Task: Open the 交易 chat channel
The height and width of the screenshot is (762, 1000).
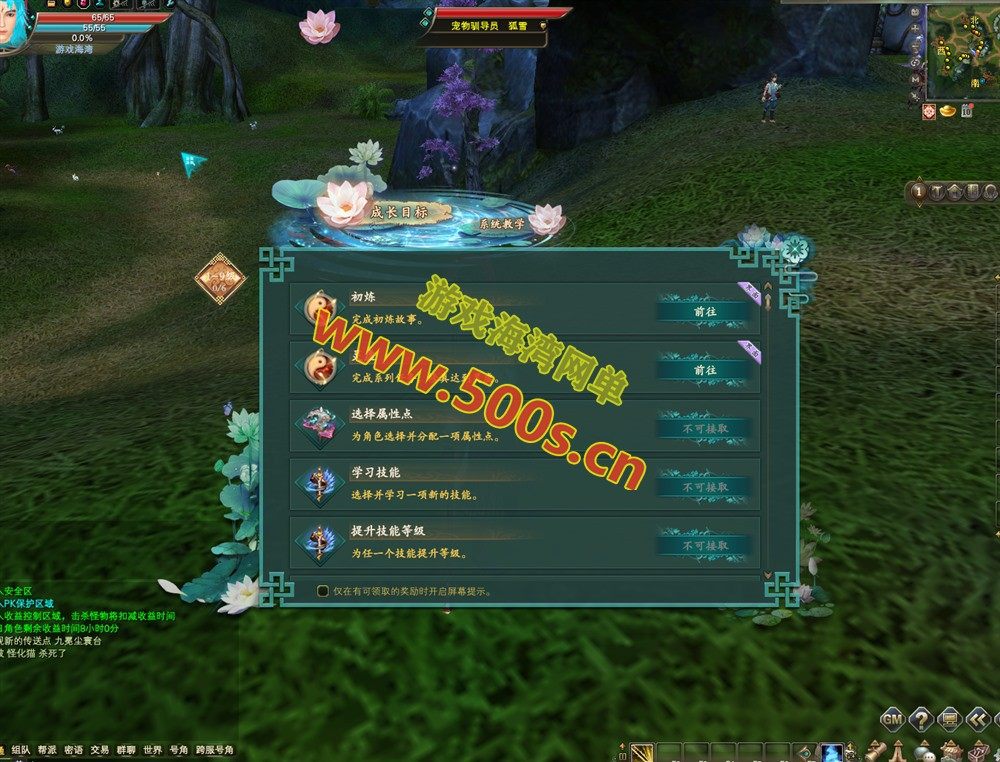Action: click(99, 749)
